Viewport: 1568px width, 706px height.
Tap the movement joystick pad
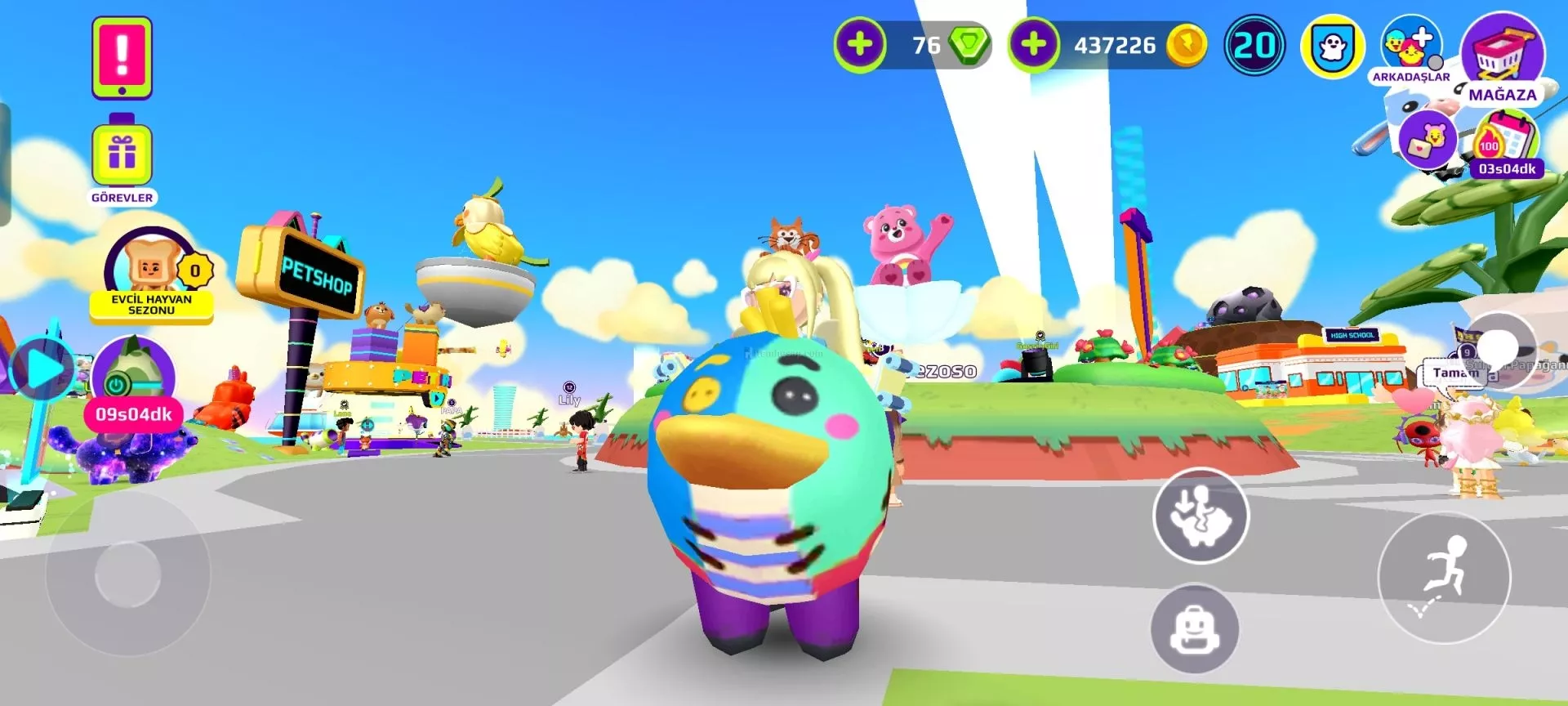tap(128, 573)
